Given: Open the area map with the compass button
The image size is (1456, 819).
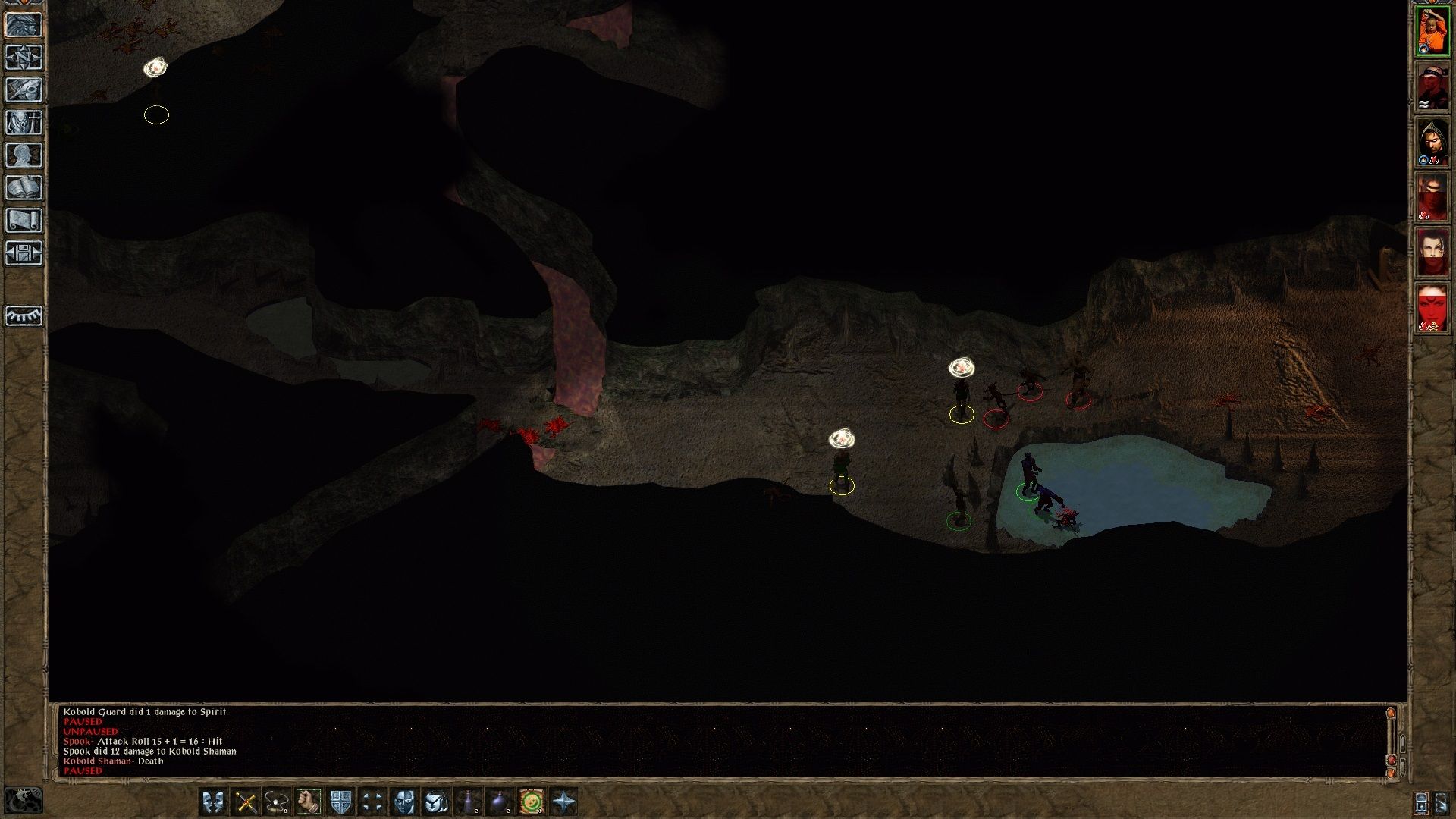Looking at the screenshot, I should (x=24, y=58).
